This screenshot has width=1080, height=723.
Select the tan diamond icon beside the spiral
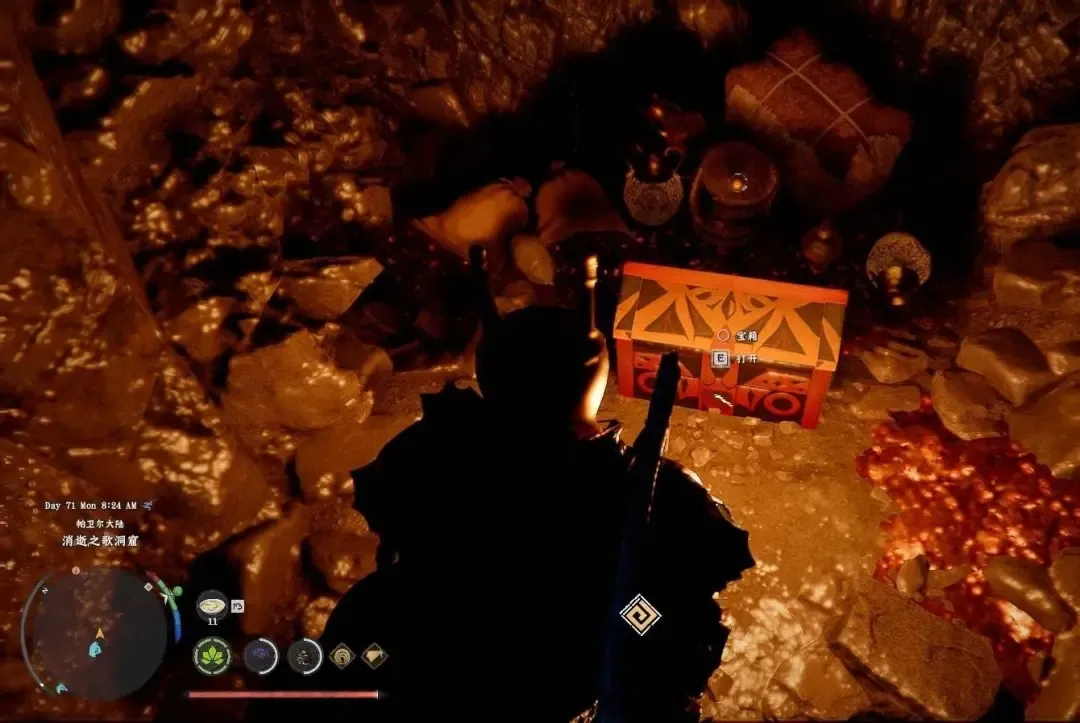click(x=374, y=656)
